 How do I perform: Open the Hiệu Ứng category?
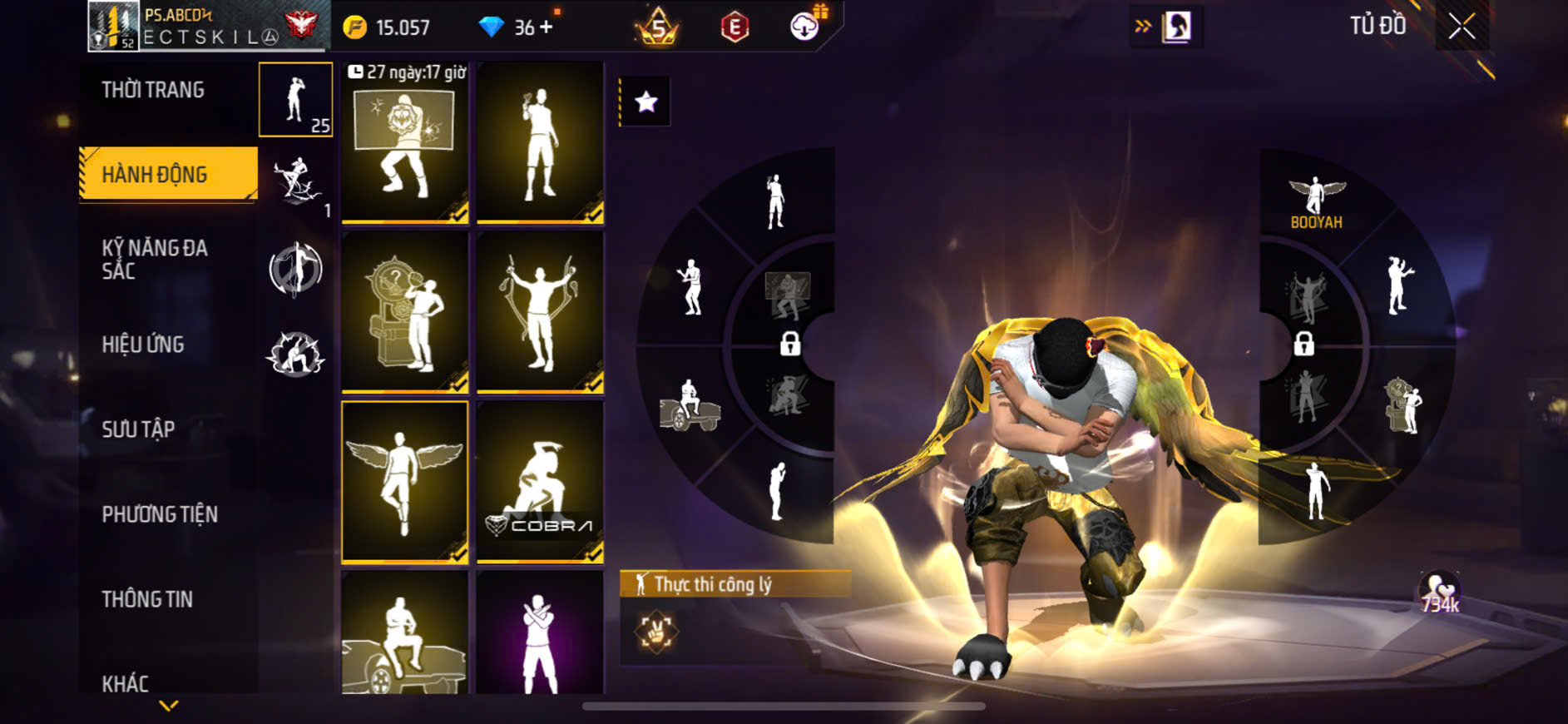point(143,345)
